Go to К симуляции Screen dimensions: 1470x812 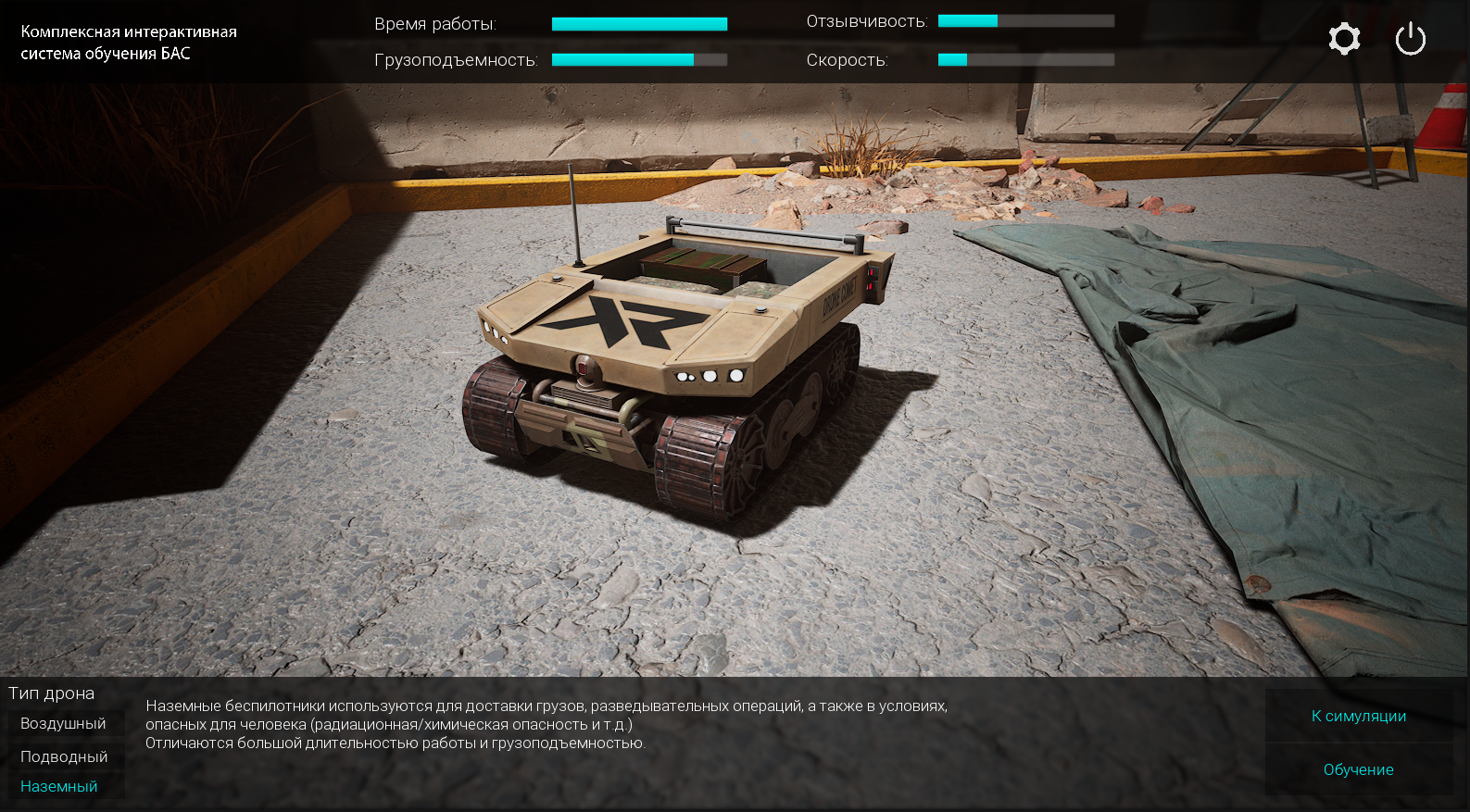click(1358, 716)
